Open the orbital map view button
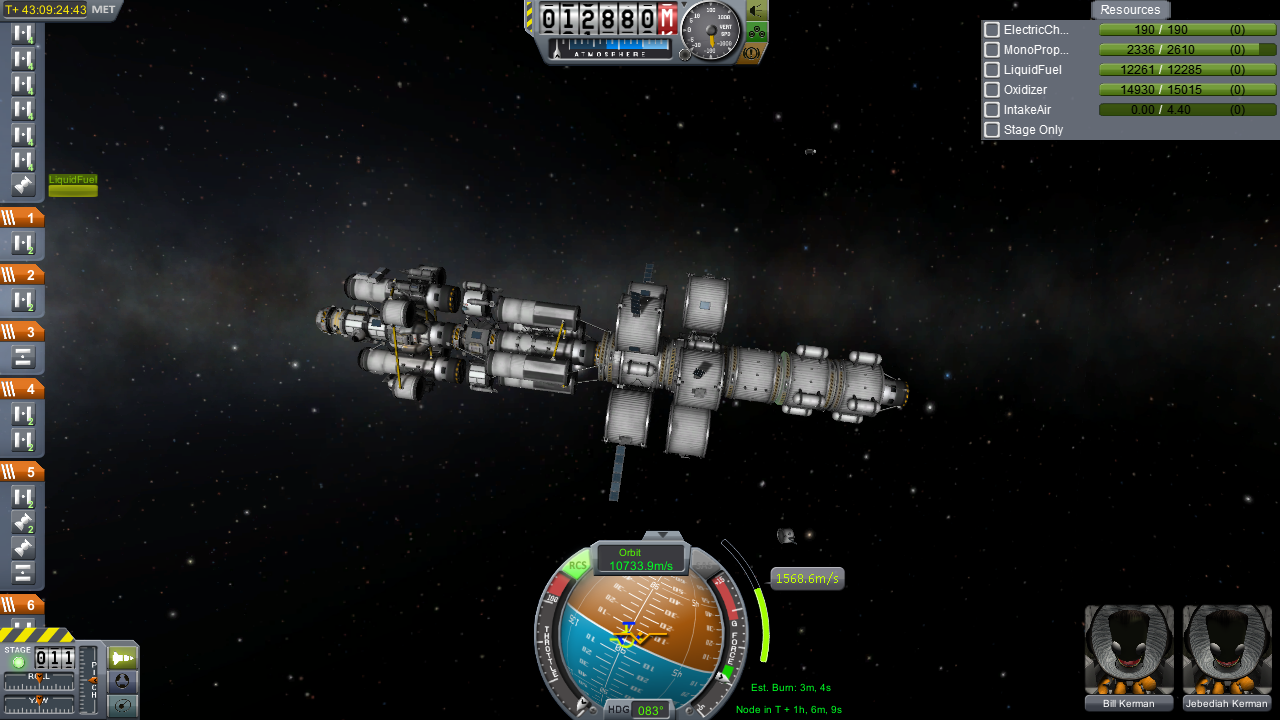This screenshot has height=720, width=1280. coord(123,706)
